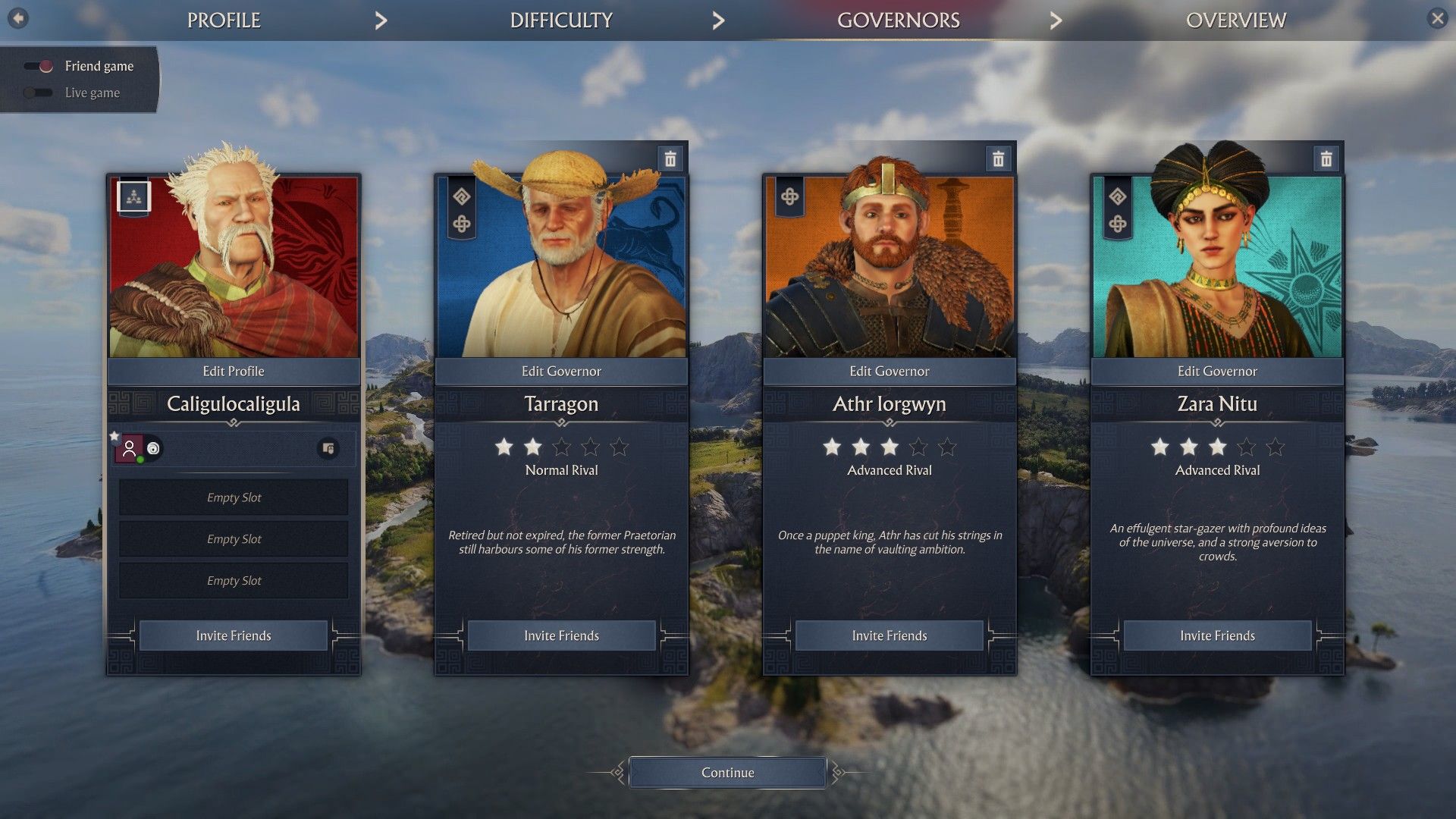The image size is (1456, 819).
Task: Delete Athr Iorgwyn using the trash icon
Action: click(x=998, y=159)
